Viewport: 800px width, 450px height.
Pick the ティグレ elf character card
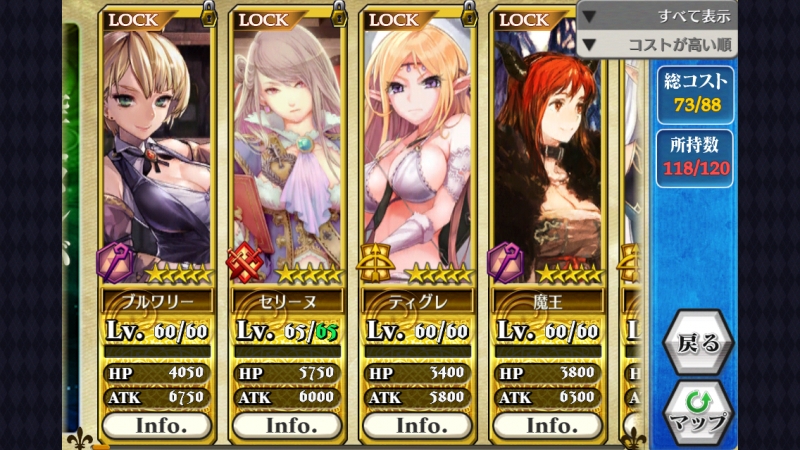tap(417, 150)
